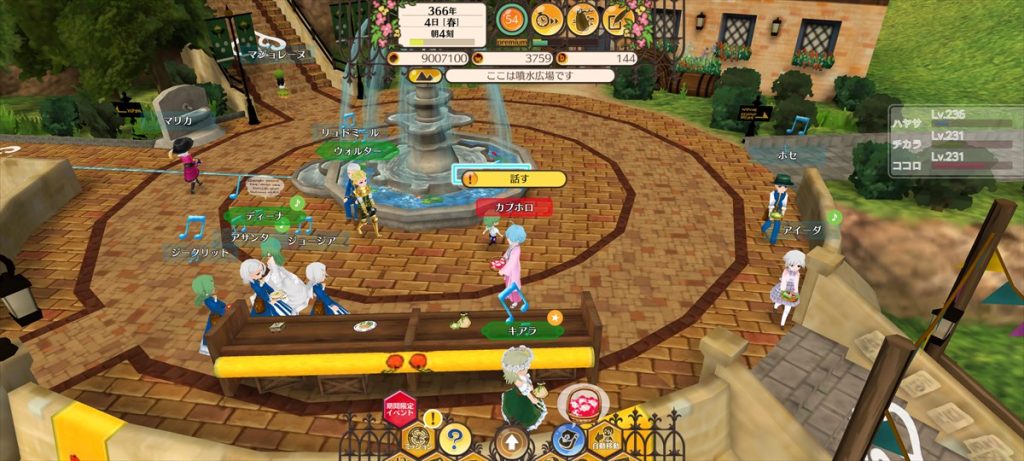This screenshot has width=1024, height=461.
Task: Tap the up-arrow menu expand button
Action: 511,439
